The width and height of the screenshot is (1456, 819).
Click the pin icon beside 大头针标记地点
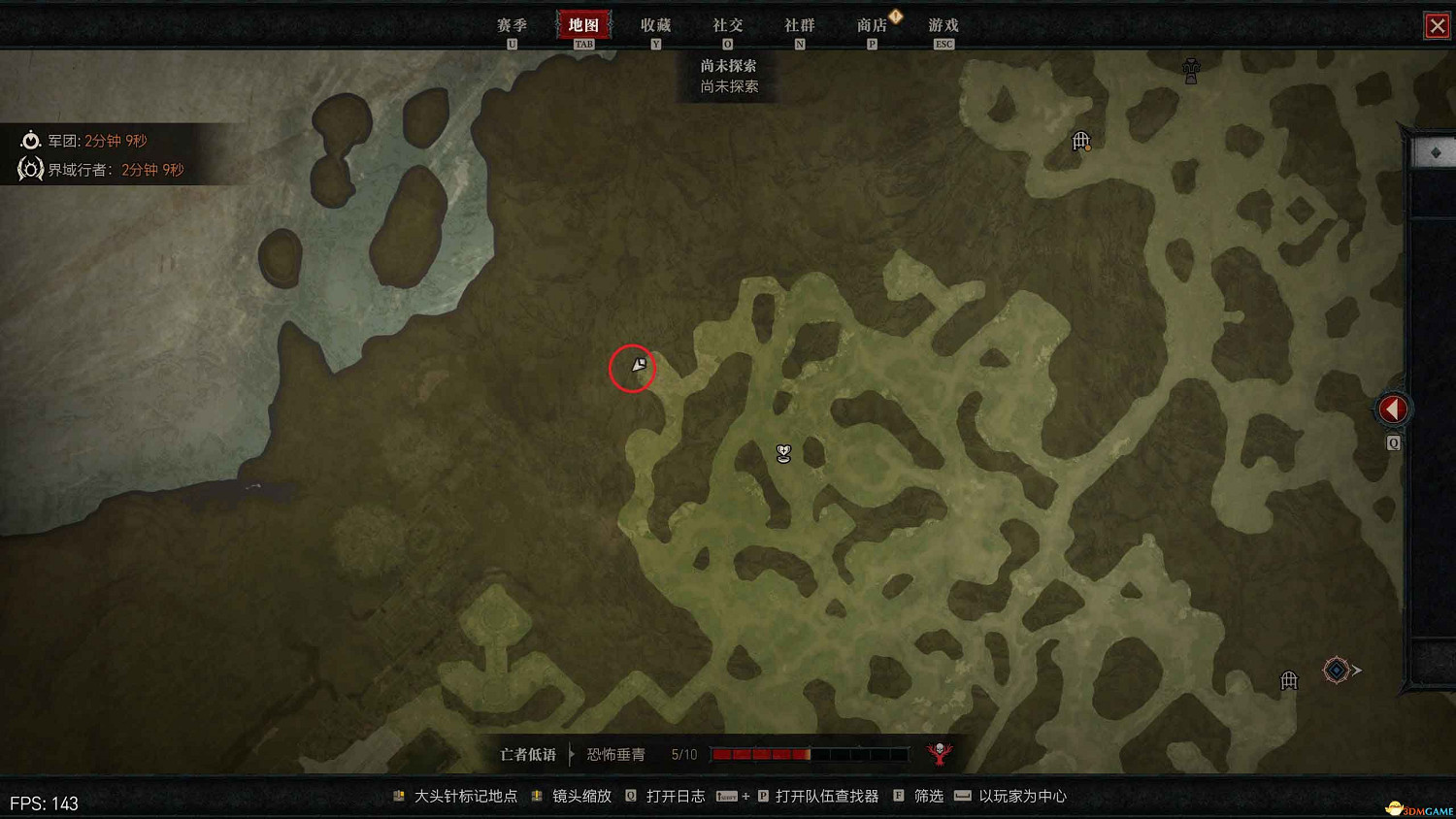coord(398,795)
